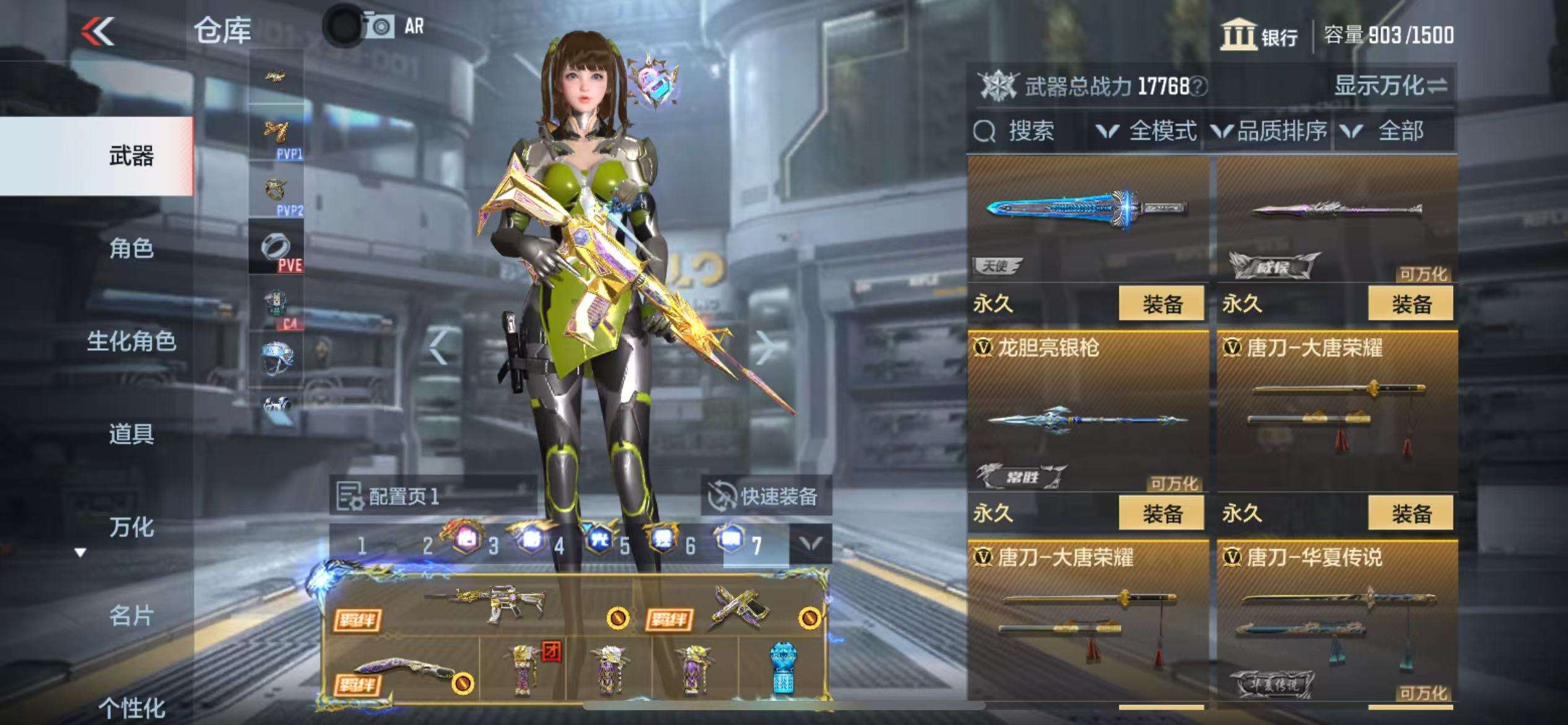Open the 名片 name card category
This screenshot has height=725, width=1568.
131,616
